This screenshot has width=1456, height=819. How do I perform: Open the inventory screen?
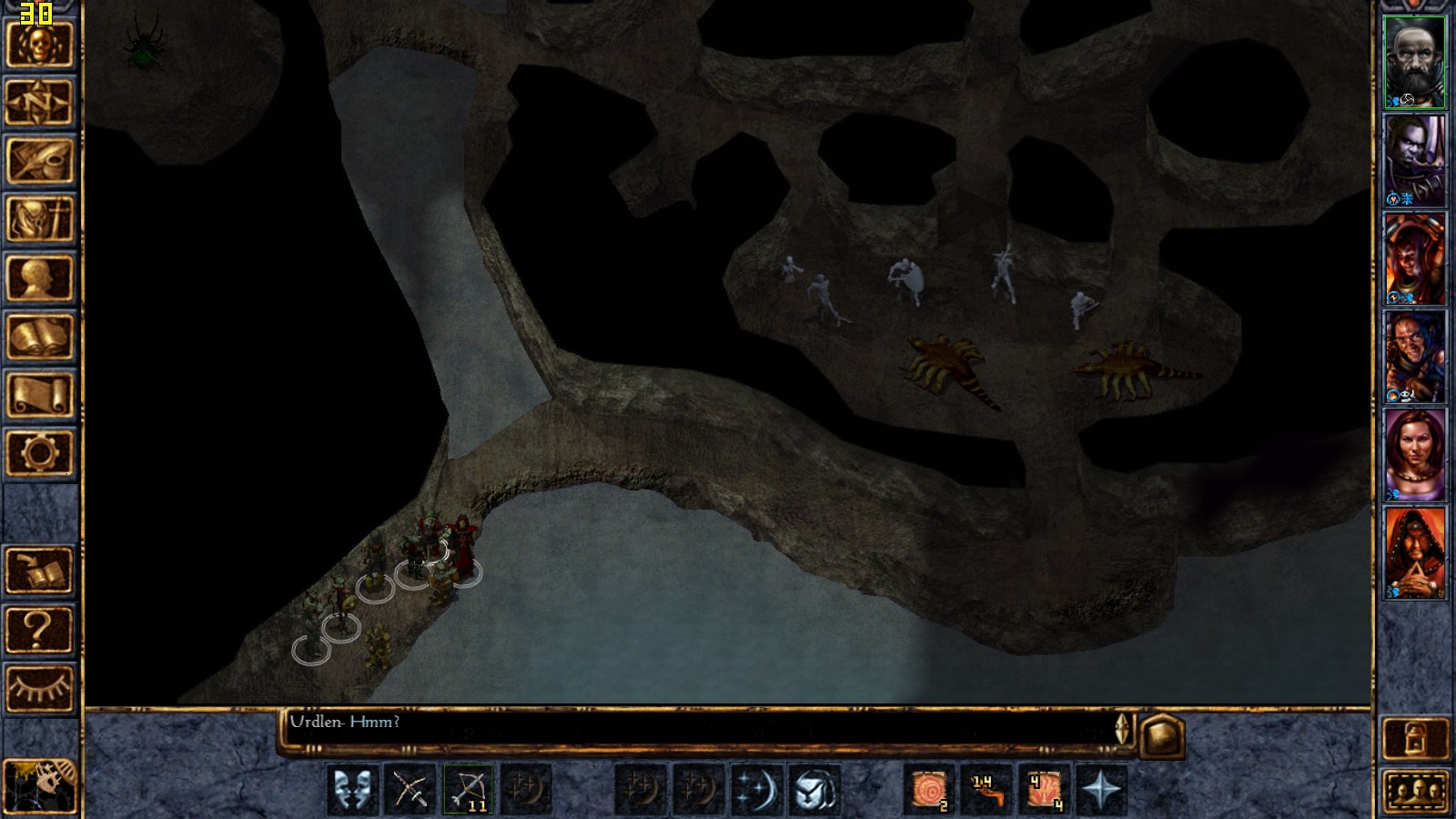click(39, 219)
